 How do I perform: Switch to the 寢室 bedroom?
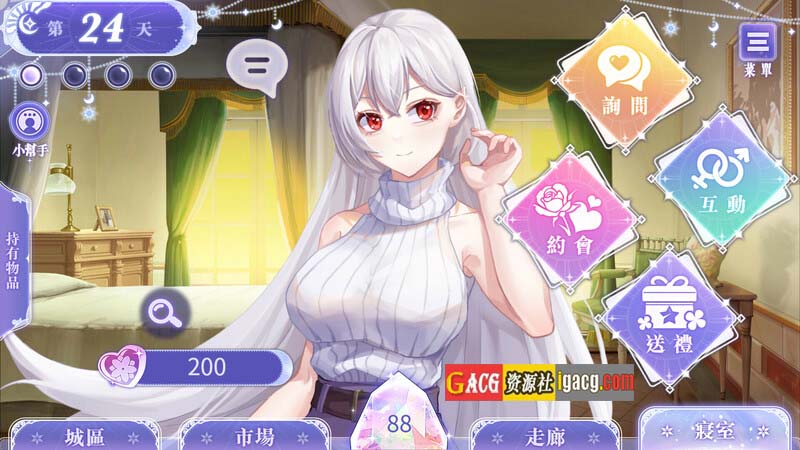713,431
